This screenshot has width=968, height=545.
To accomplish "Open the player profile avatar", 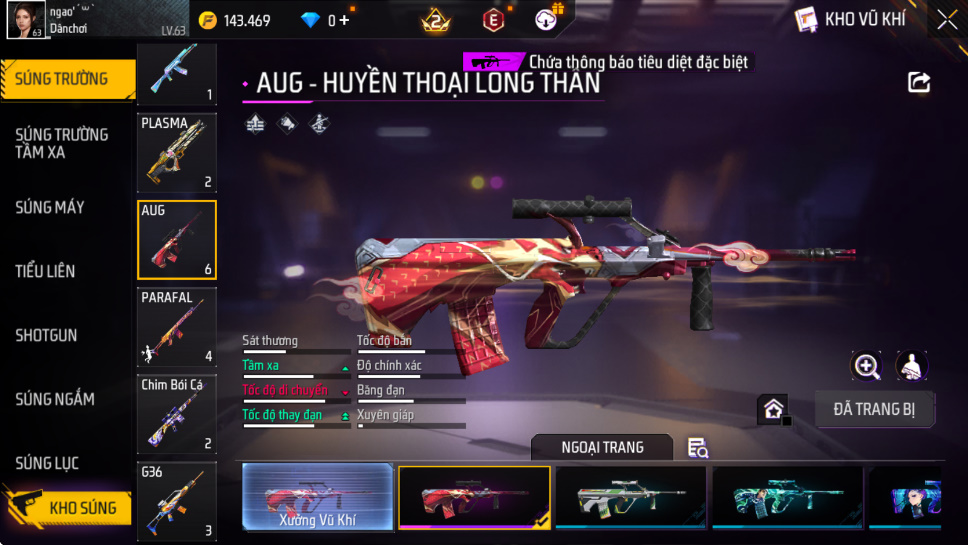I will click(26, 20).
